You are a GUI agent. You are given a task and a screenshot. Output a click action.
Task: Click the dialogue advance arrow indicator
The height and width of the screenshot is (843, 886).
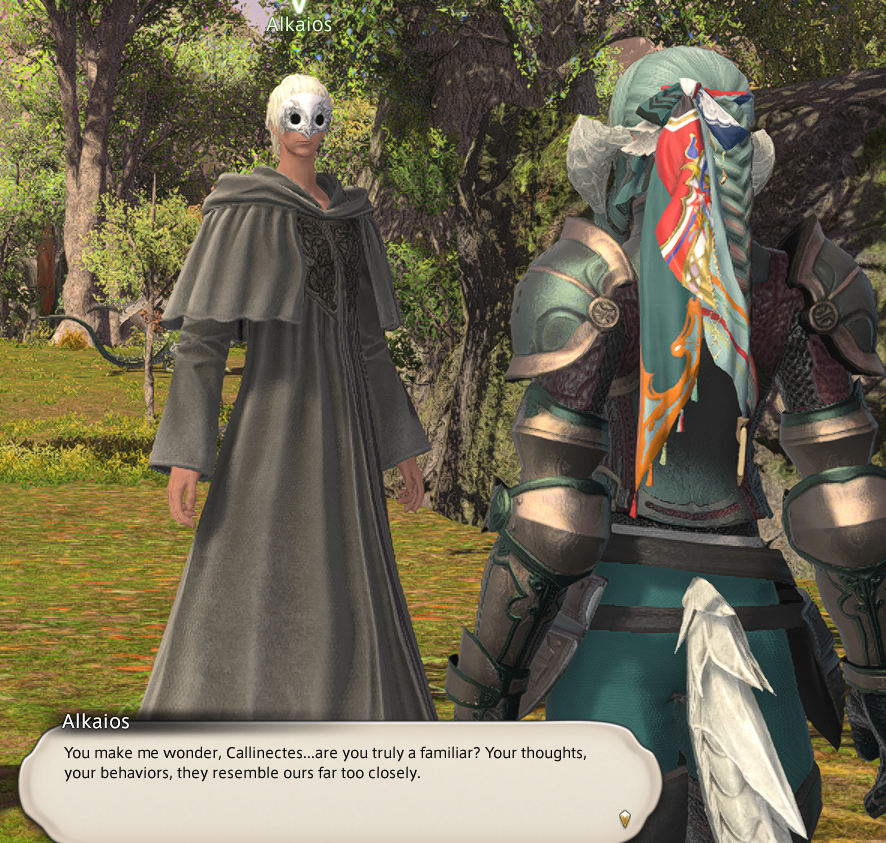click(x=625, y=817)
